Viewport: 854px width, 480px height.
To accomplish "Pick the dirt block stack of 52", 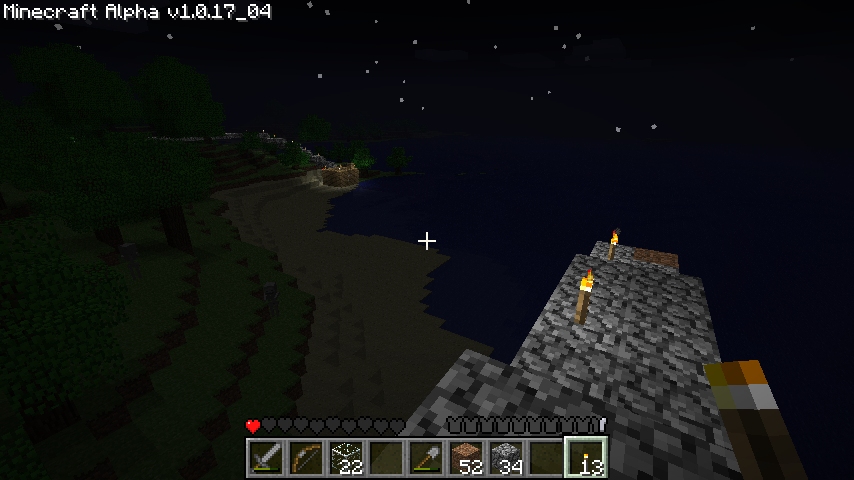I will pyautogui.click(x=466, y=458).
